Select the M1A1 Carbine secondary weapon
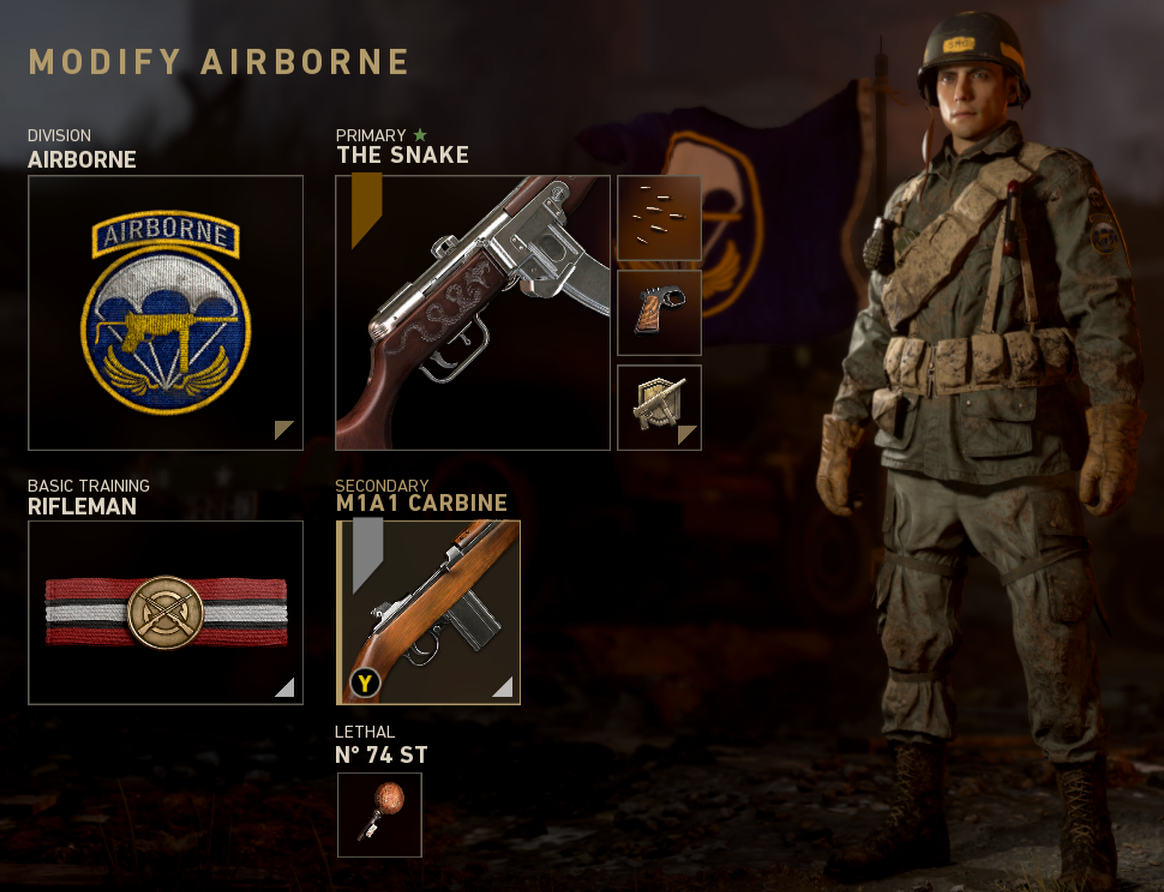The image size is (1164, 892). click(x=428, y=612)
